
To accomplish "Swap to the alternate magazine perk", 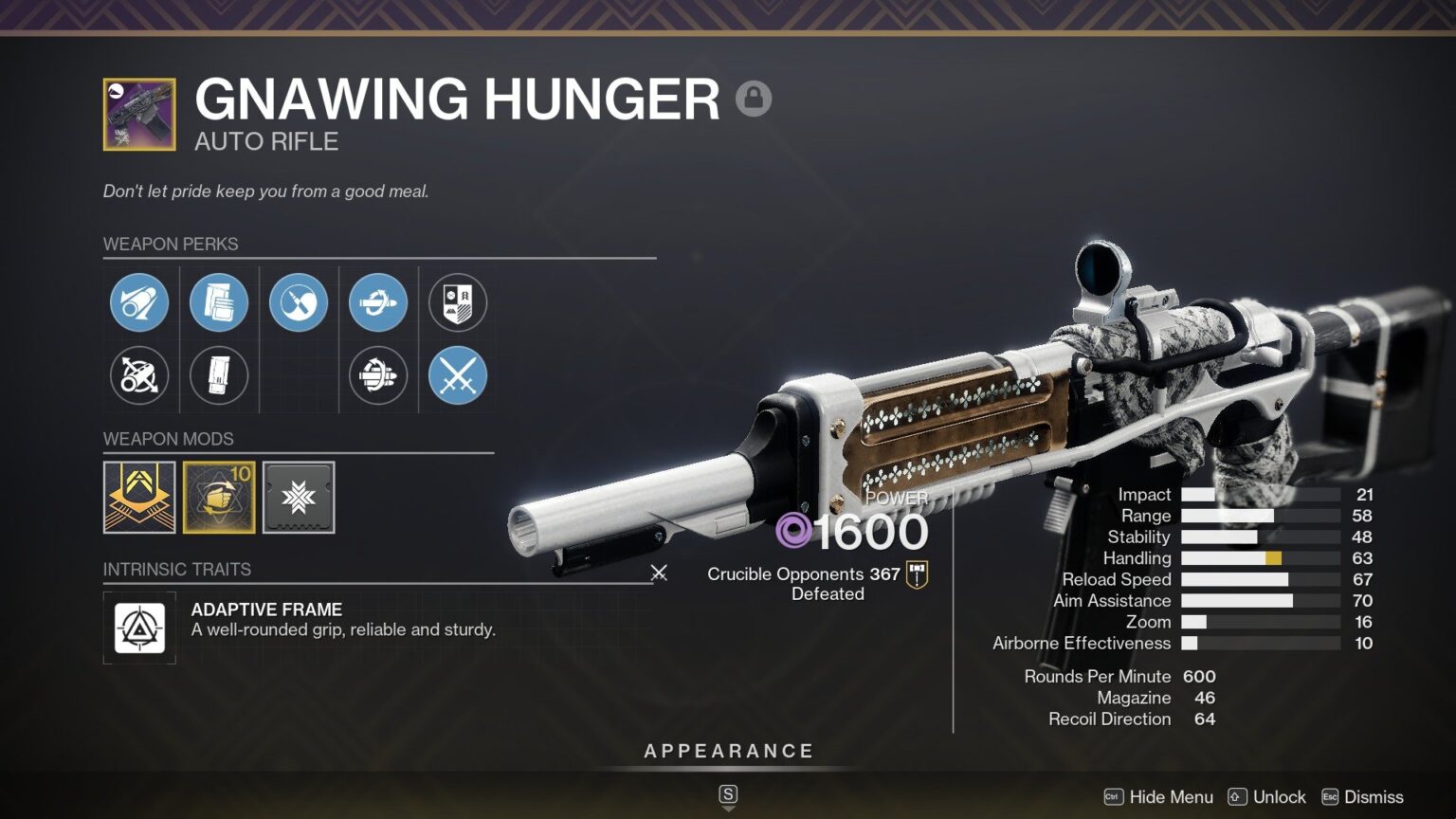I will coord(219,375).
